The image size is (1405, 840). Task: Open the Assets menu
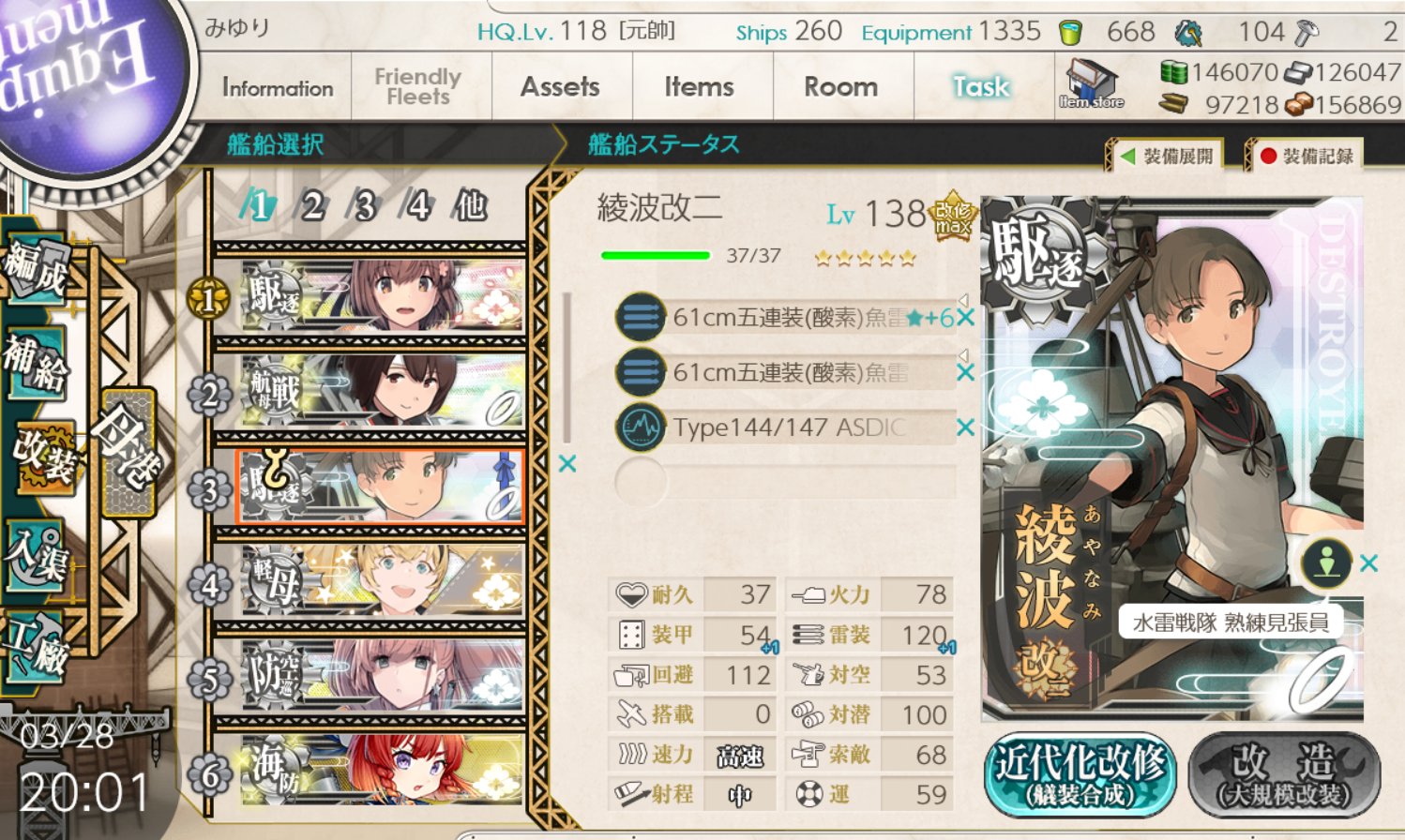(x=560, y=87)
